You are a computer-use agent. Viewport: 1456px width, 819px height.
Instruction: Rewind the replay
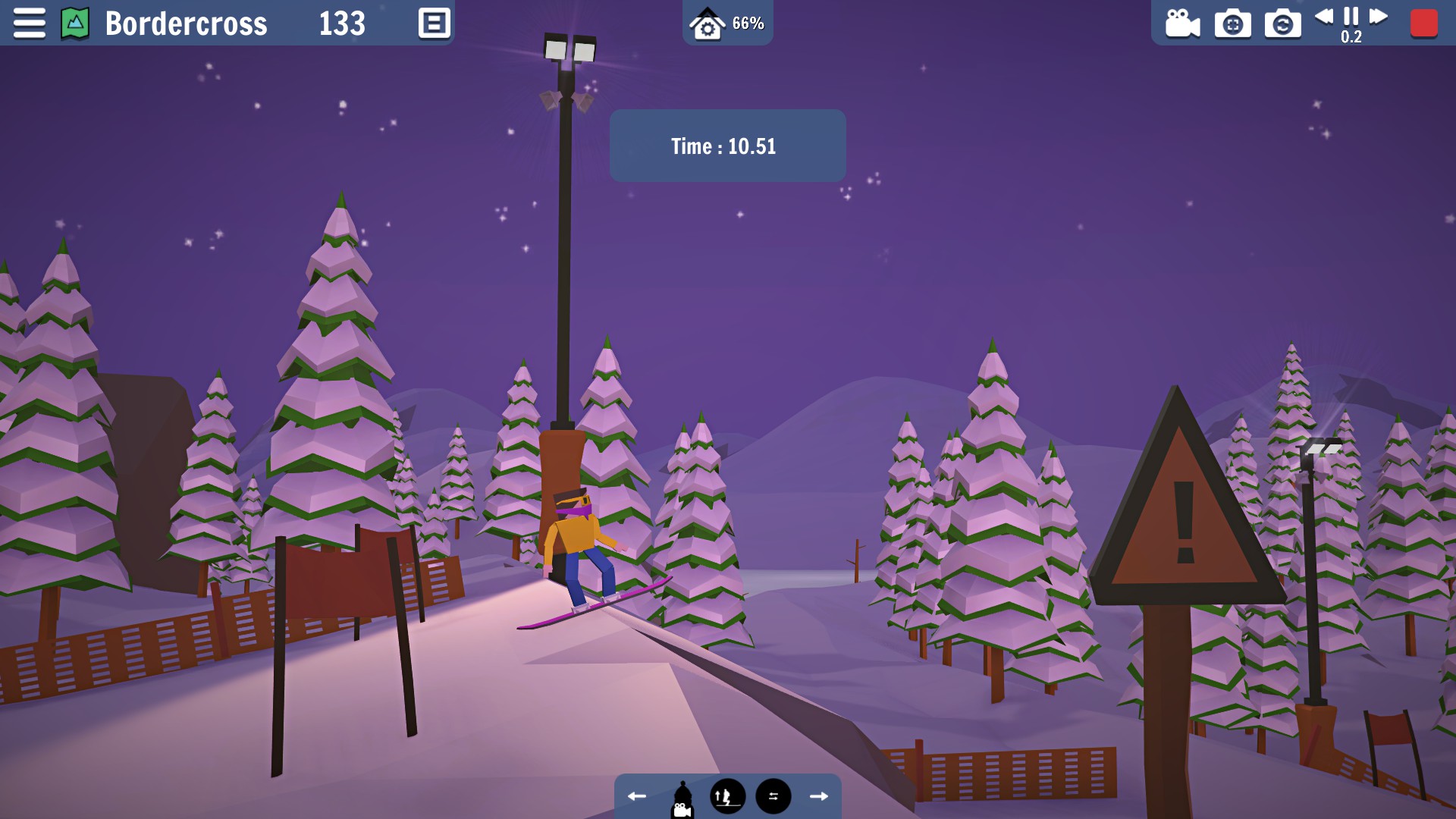1324,19
